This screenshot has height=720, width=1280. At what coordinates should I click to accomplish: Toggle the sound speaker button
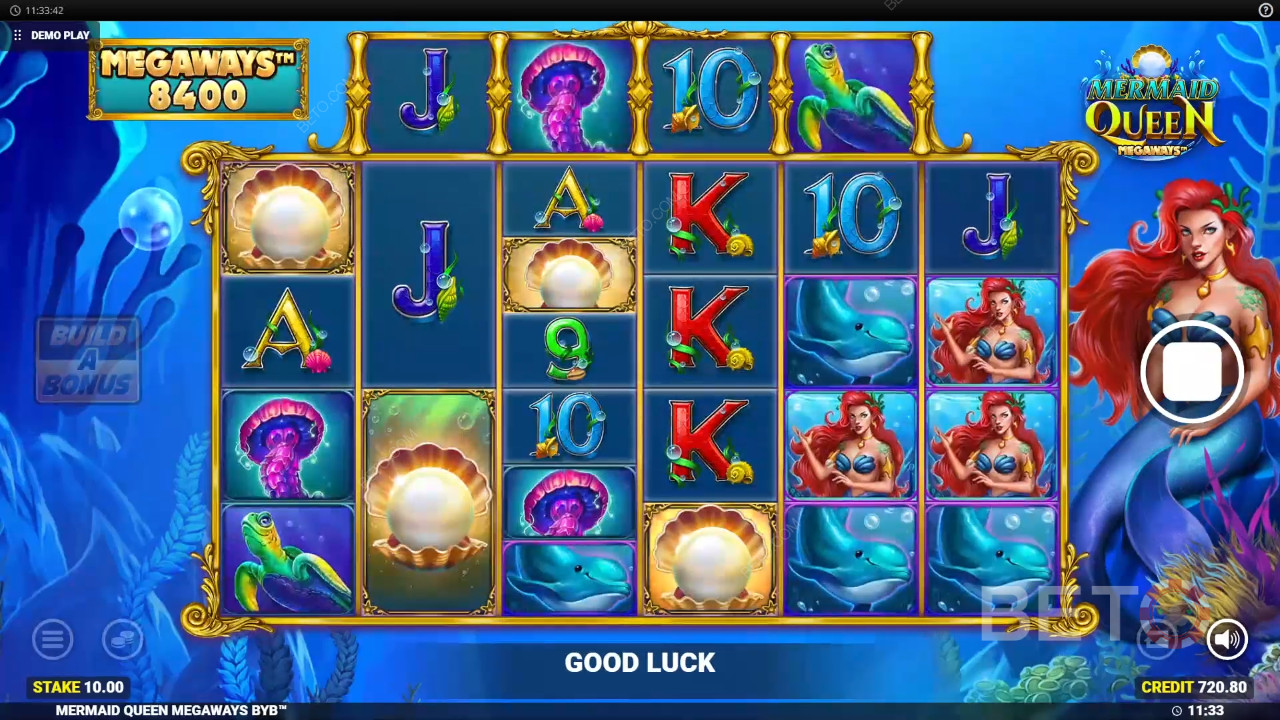coord(1226,639)
